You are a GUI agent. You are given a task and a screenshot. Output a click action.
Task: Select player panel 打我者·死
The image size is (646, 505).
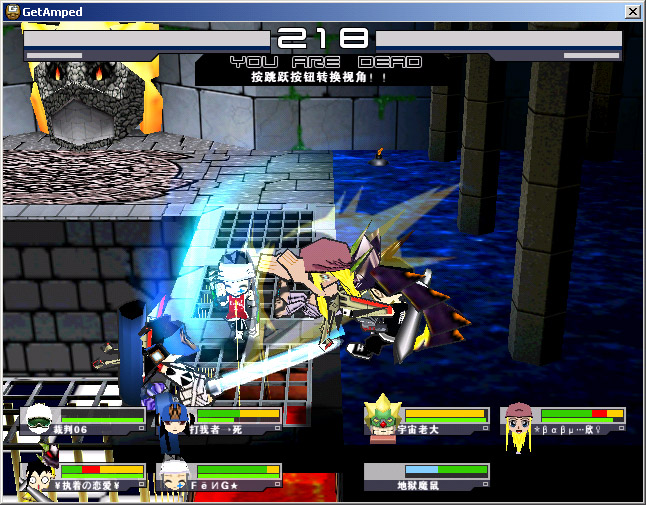[x=220, y=420]
